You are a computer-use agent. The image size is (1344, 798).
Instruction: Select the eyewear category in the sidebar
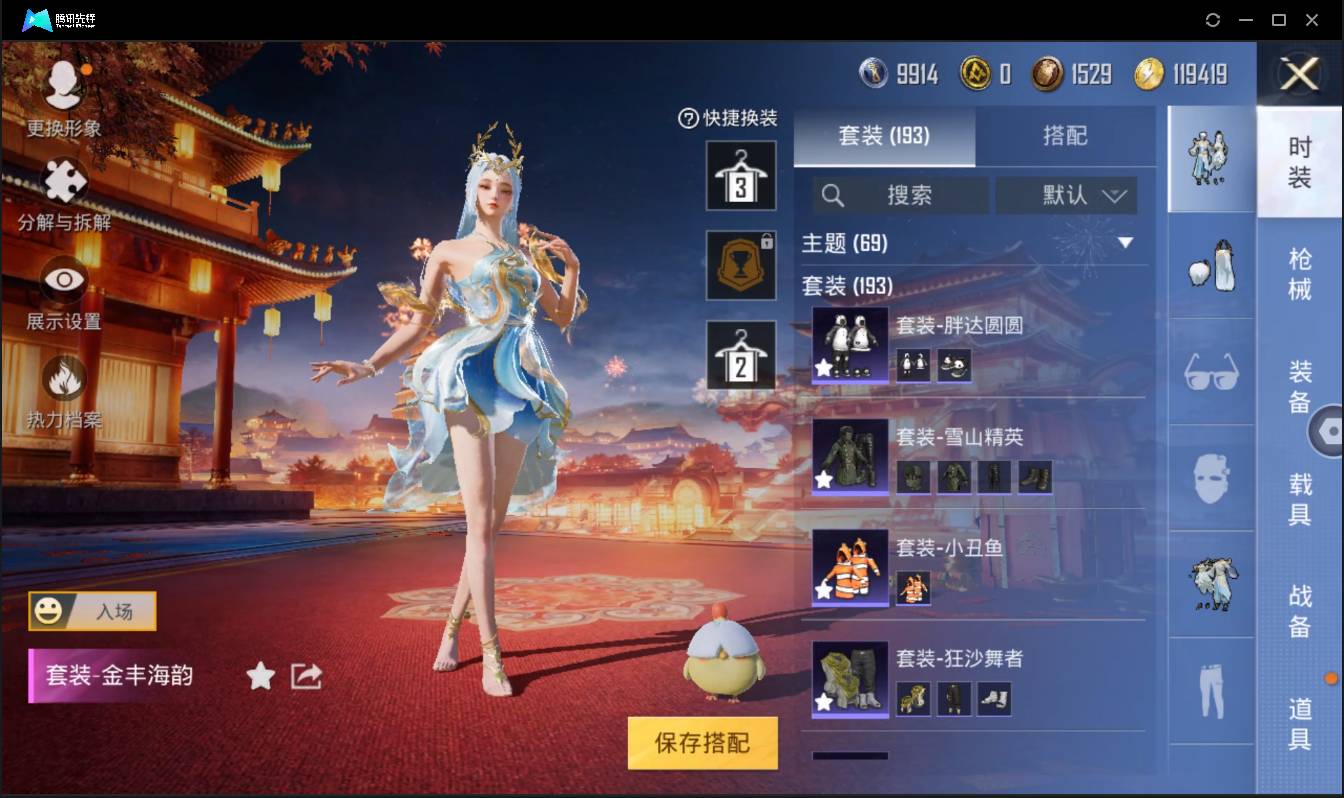(1210, 372)
